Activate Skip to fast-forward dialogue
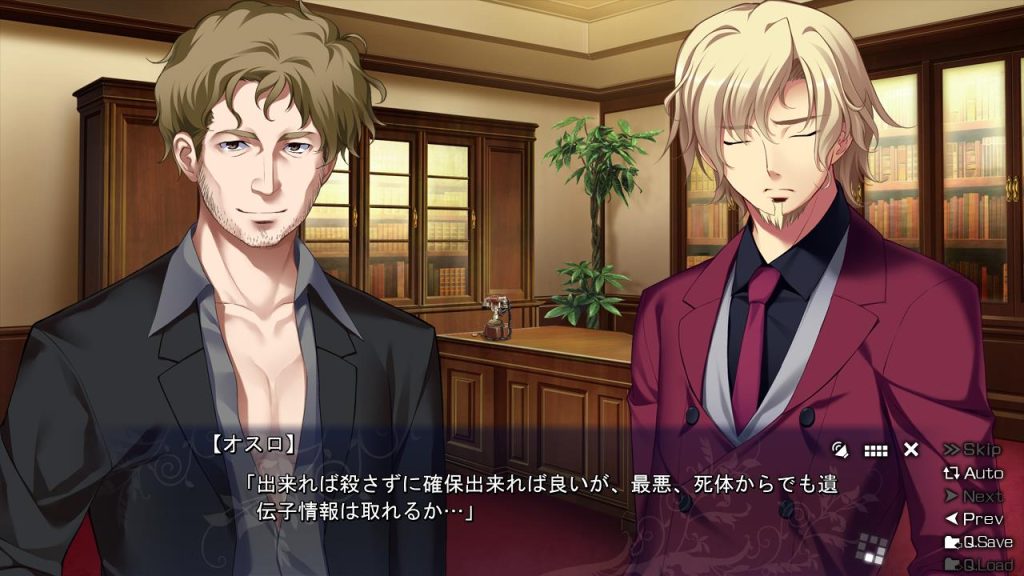This screenshot has width=1024, height=576. pyautogui.click(x=973, y=450)
